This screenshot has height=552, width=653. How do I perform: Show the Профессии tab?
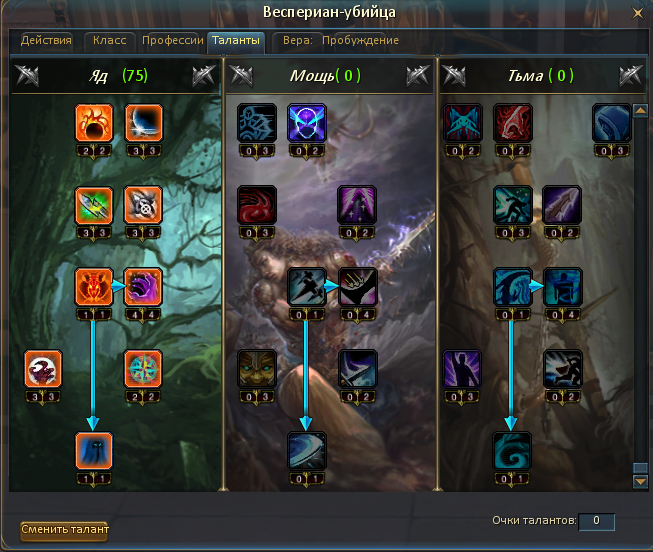pos(172,40)
